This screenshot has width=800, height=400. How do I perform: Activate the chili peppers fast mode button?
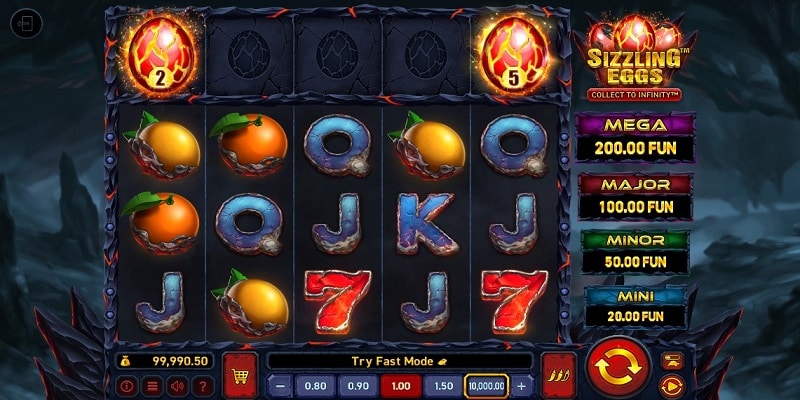point(557,373)
